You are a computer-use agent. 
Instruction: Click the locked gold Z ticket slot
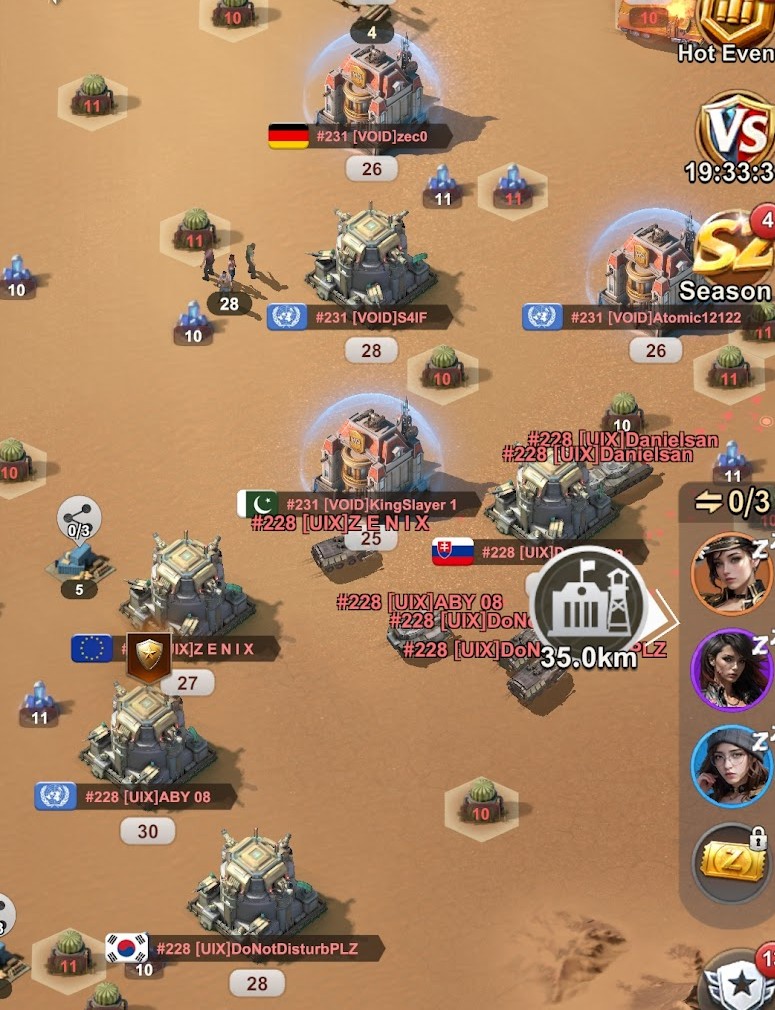point(732,862)
